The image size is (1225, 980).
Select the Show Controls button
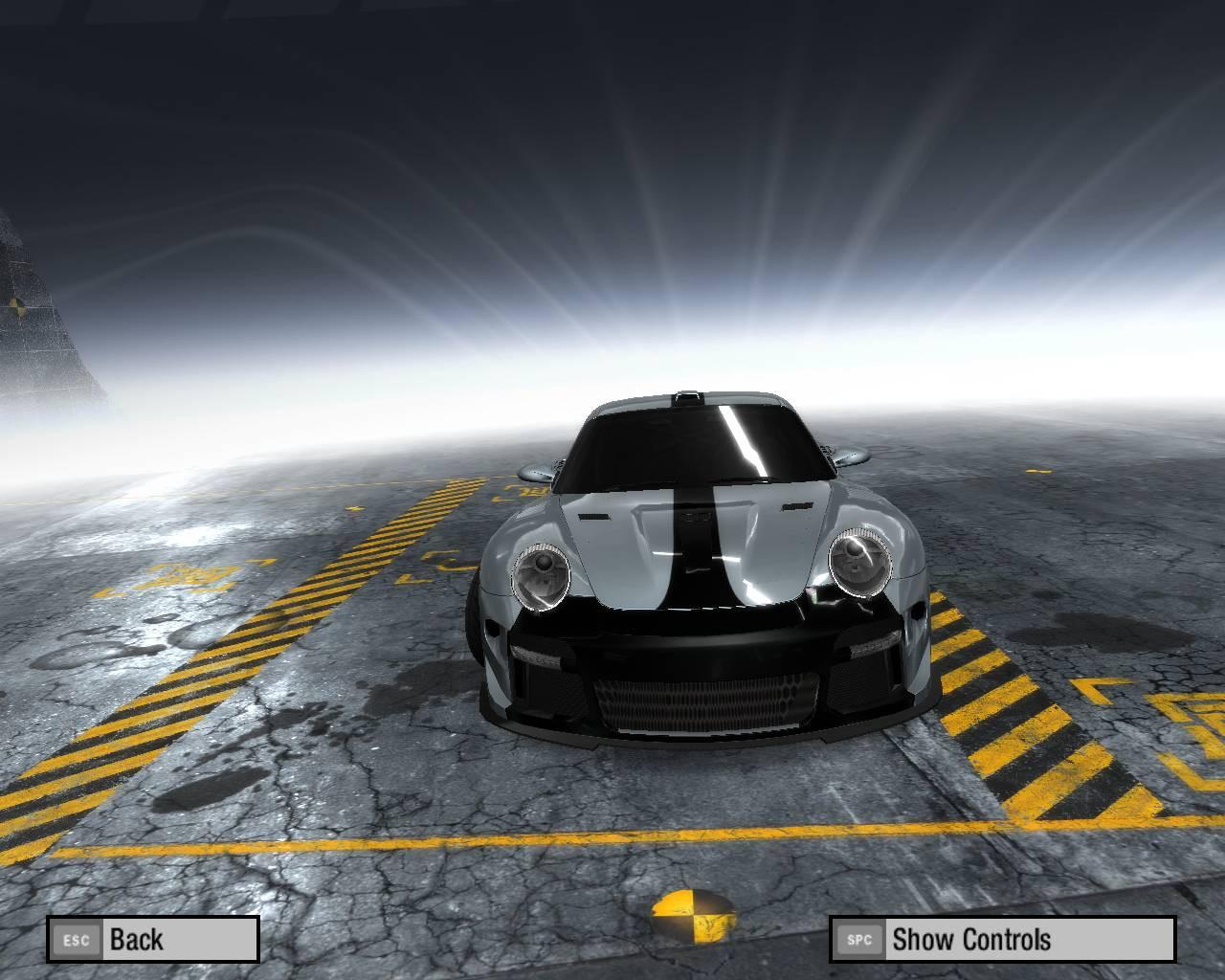click(1001, 939)
